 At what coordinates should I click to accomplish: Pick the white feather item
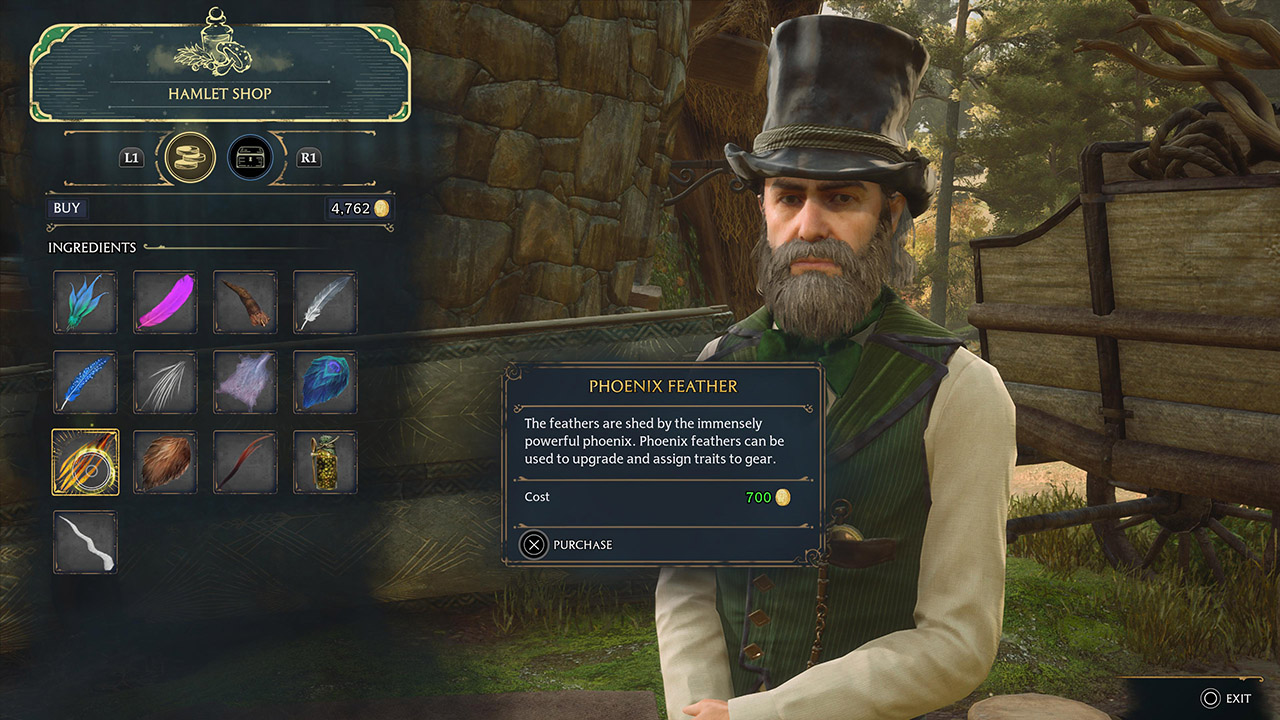click(x=325, y=302)
